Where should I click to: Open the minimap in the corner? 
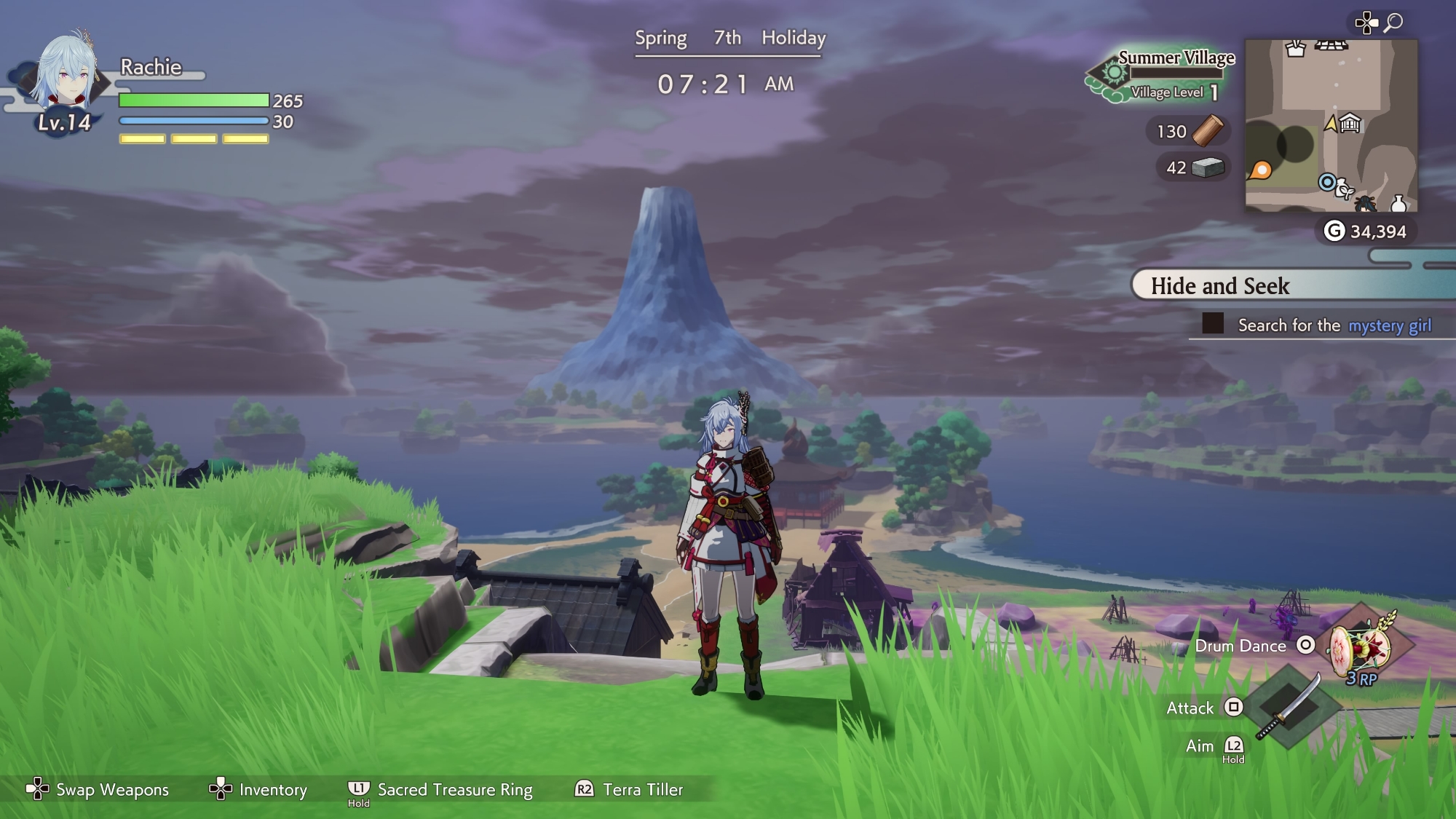[1331, 125]
